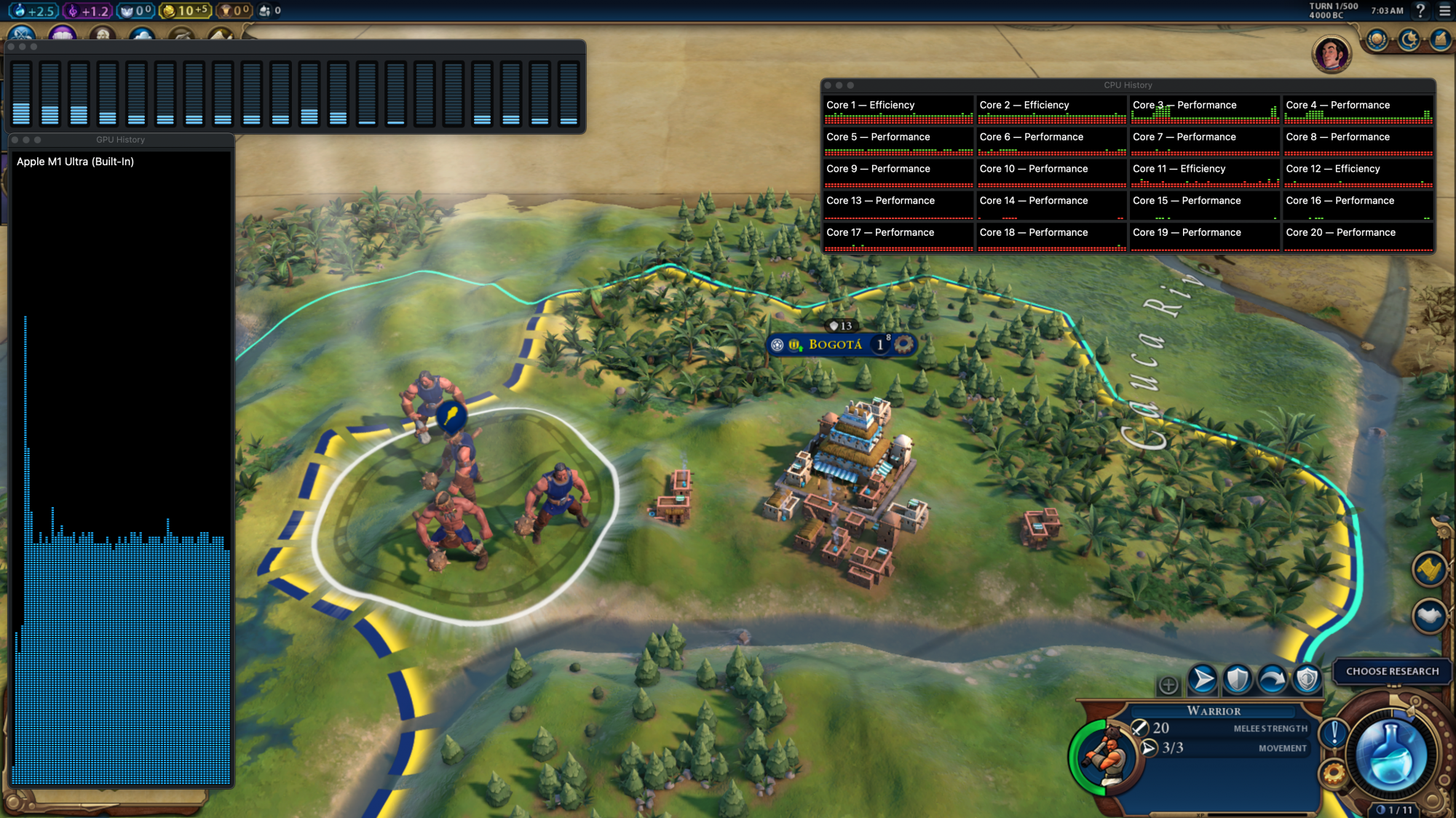Open the exclamation mark notification

coord(1334,732)
